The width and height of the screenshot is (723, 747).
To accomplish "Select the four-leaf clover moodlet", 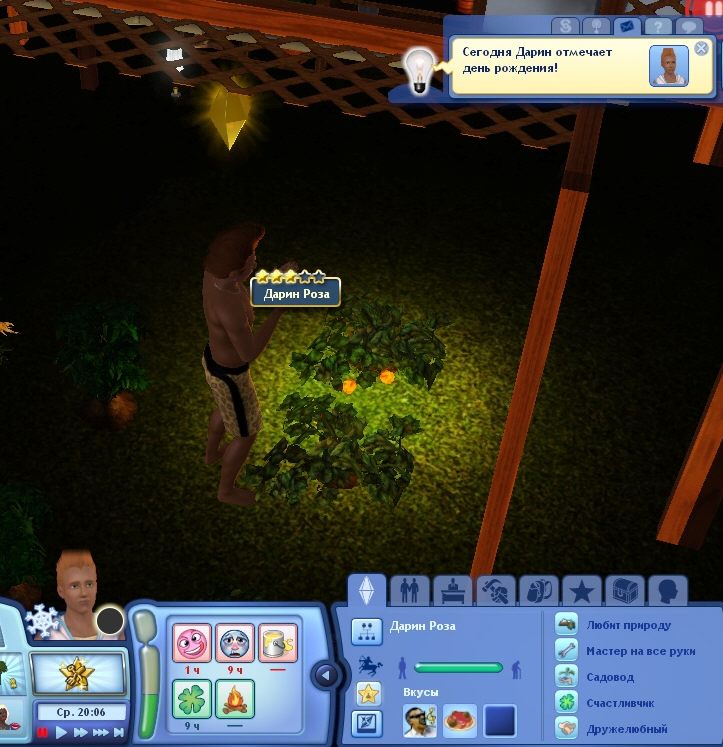I will 193,698.
